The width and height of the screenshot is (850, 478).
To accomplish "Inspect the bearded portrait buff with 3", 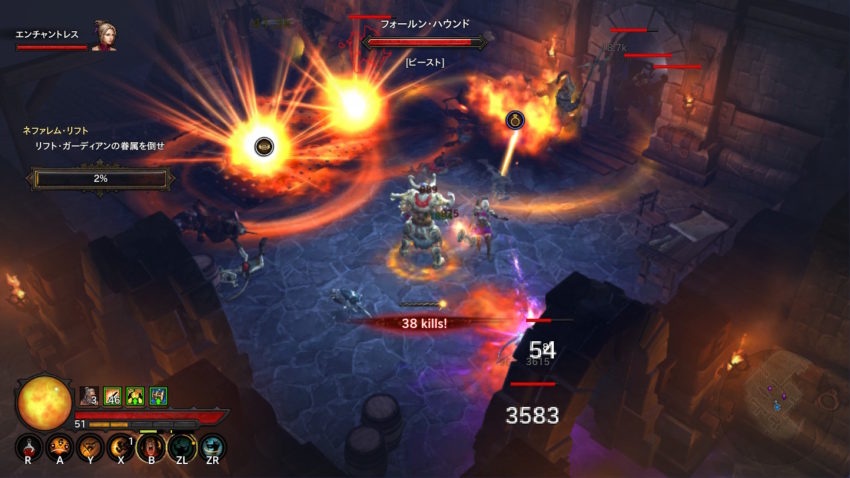I will pyautogui.click(x=89, y=396).
